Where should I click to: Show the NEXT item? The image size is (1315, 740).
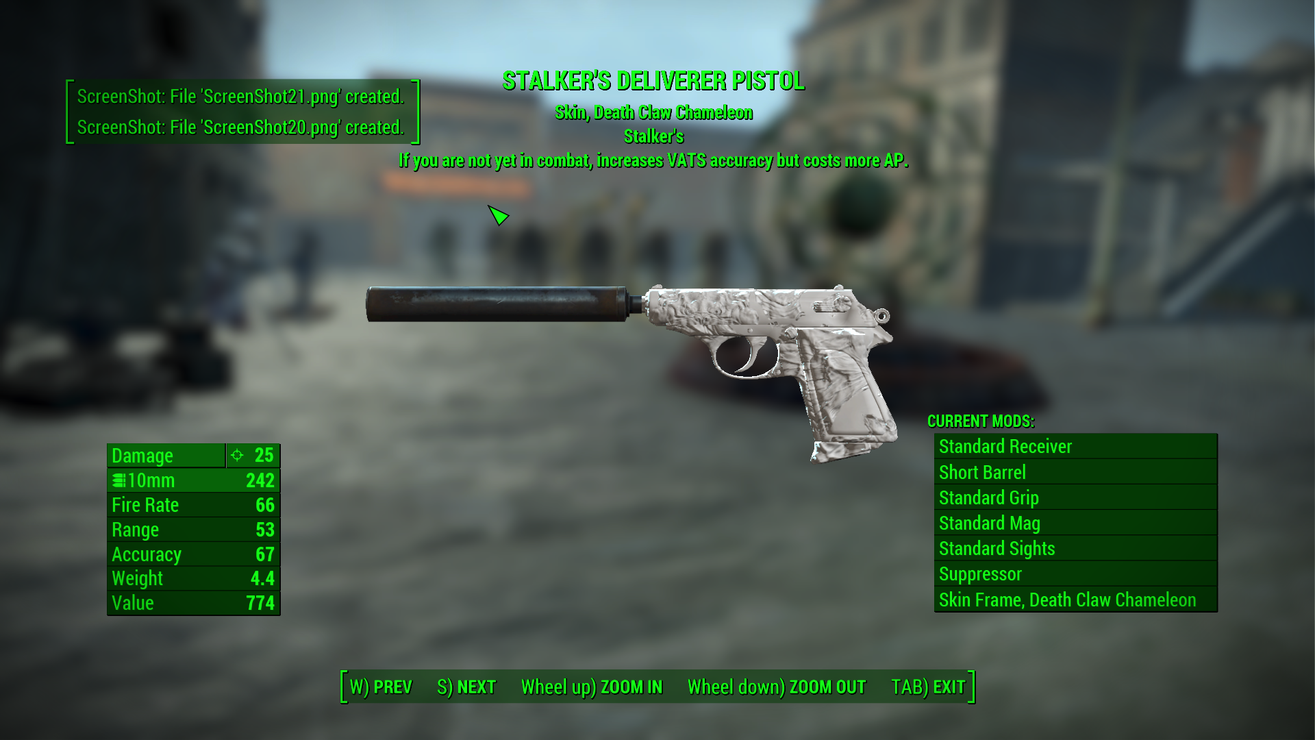tap(467, 687)
